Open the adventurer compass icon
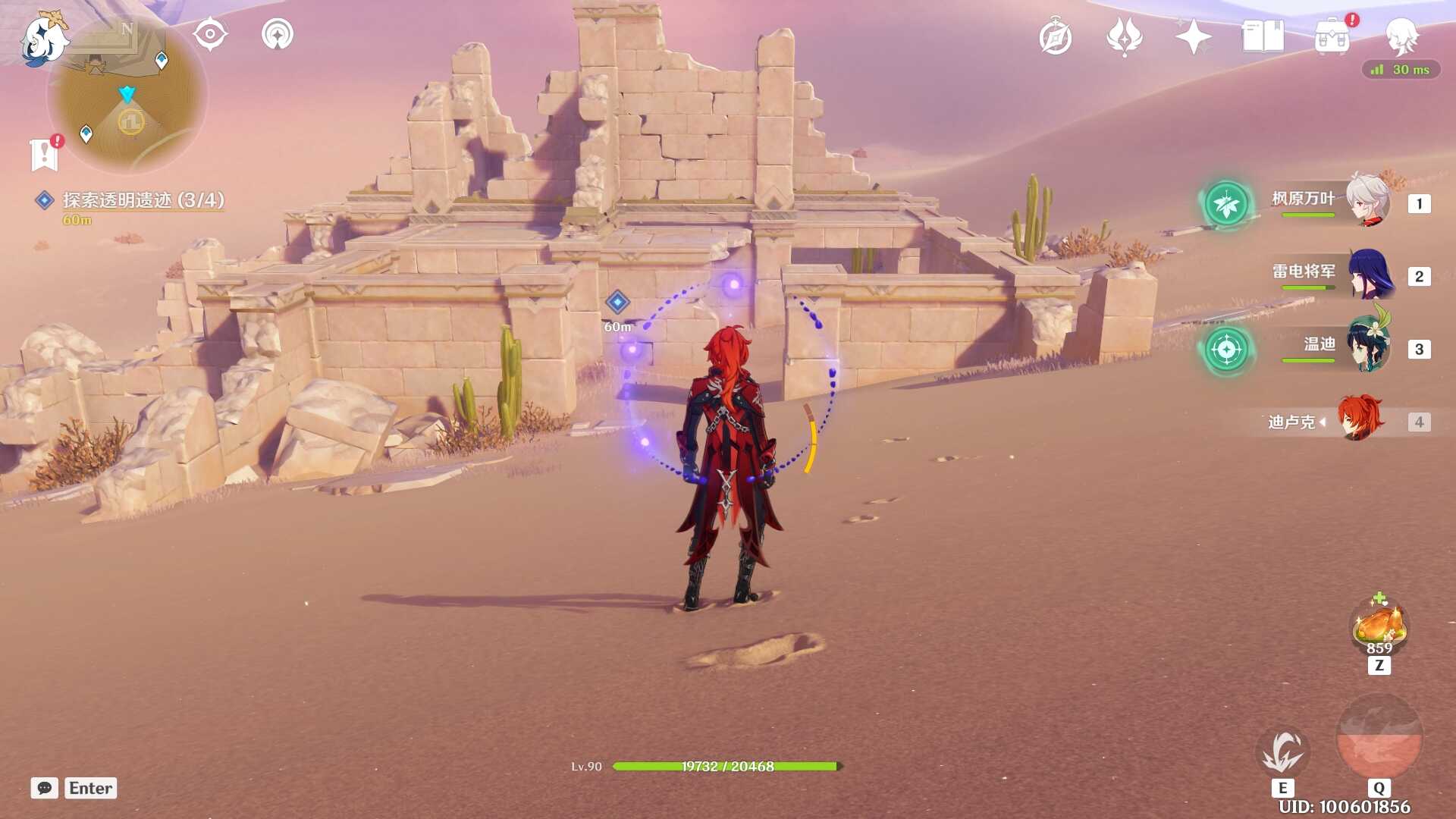1456x819 pixels. 1056,37
